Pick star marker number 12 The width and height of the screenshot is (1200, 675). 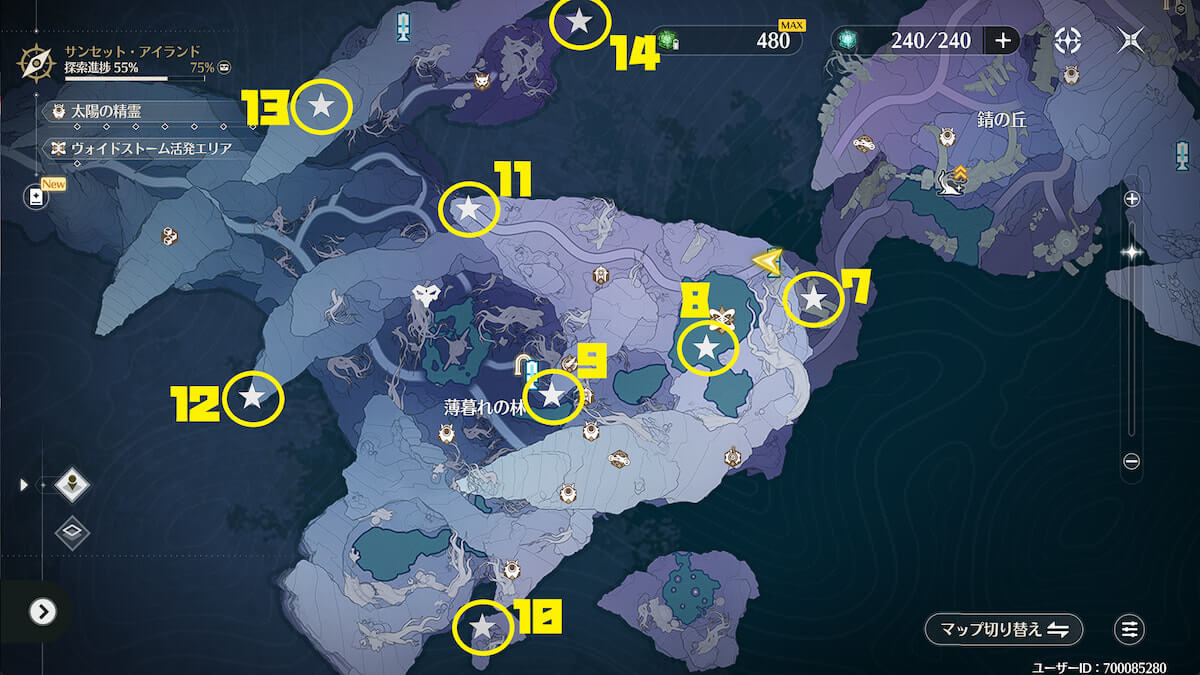coord(253,398)
